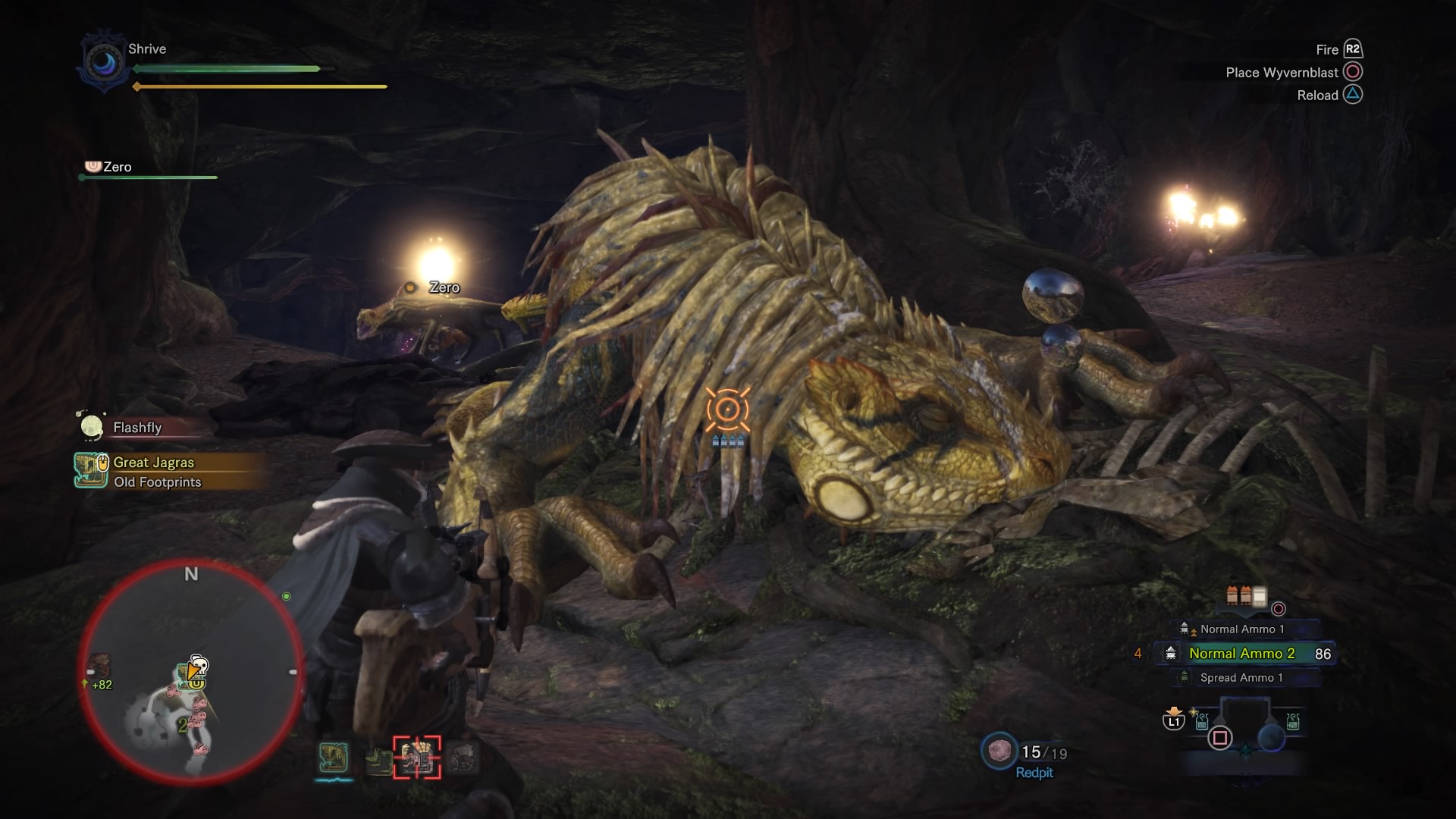Screen dimensions: 1456x819
Task: Select the Flashfly notification
Action: [137, 428]
